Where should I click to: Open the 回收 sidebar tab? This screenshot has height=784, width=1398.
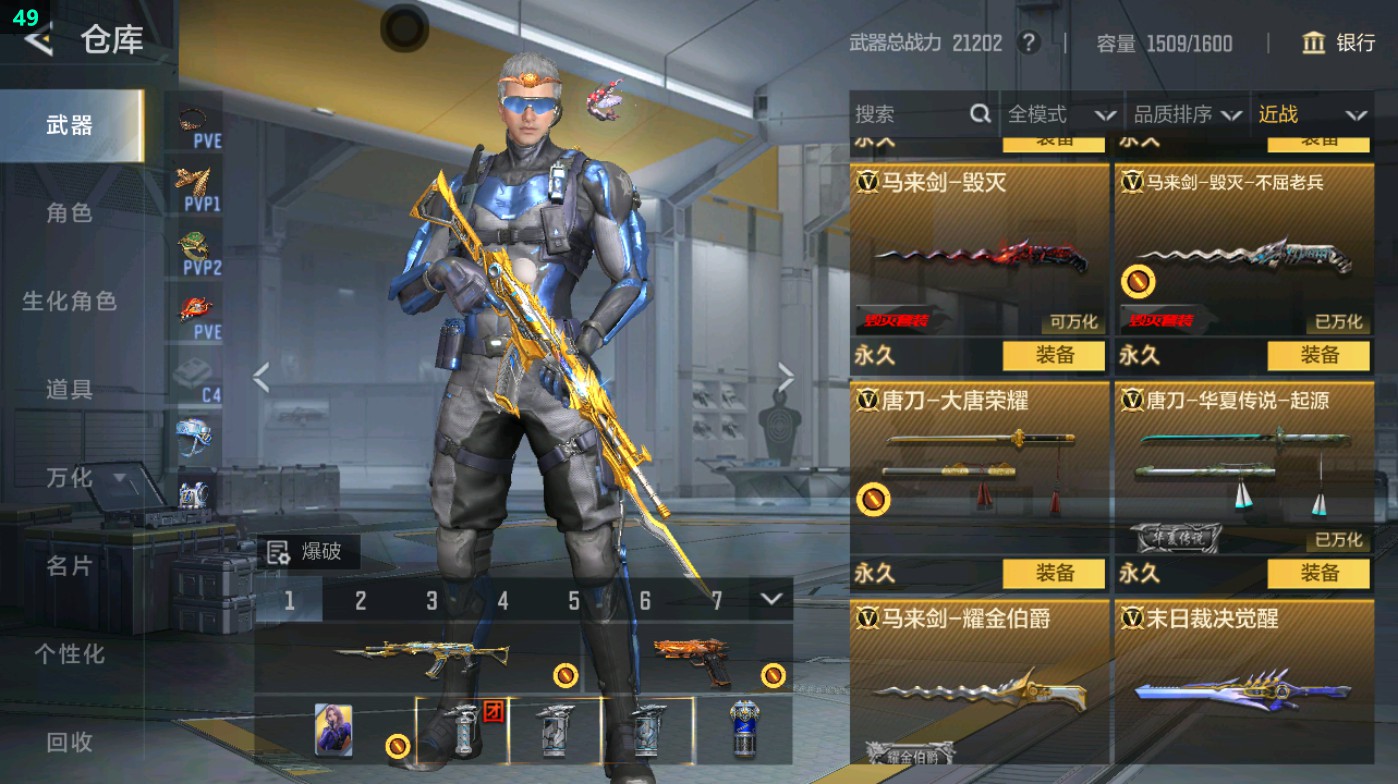pos(71,742)
